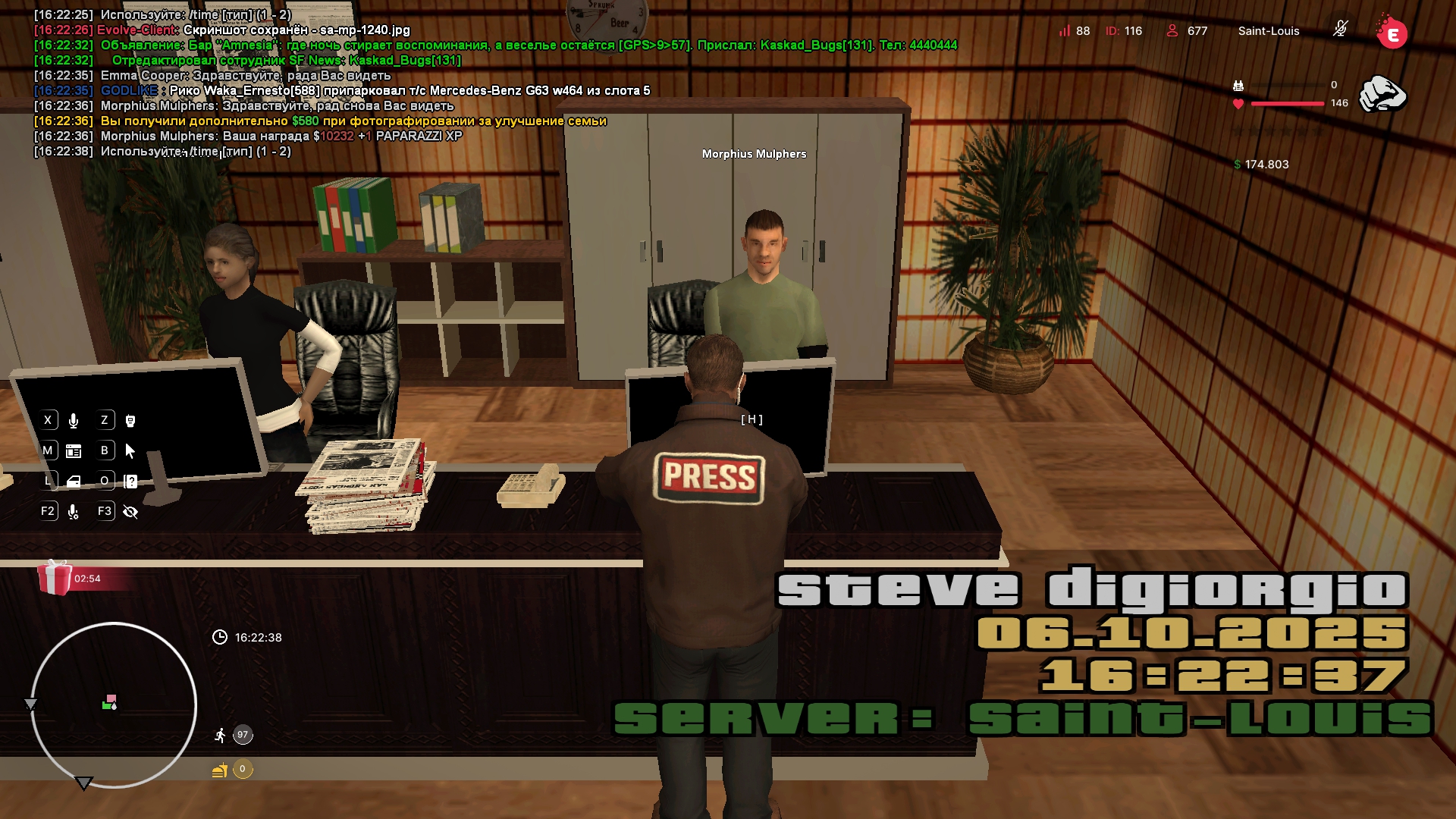This screenshot has height=819, width=1456.
Task: Activate the mouse cursor mode icon
Action: pyautogui.click(x=130, y=451)
